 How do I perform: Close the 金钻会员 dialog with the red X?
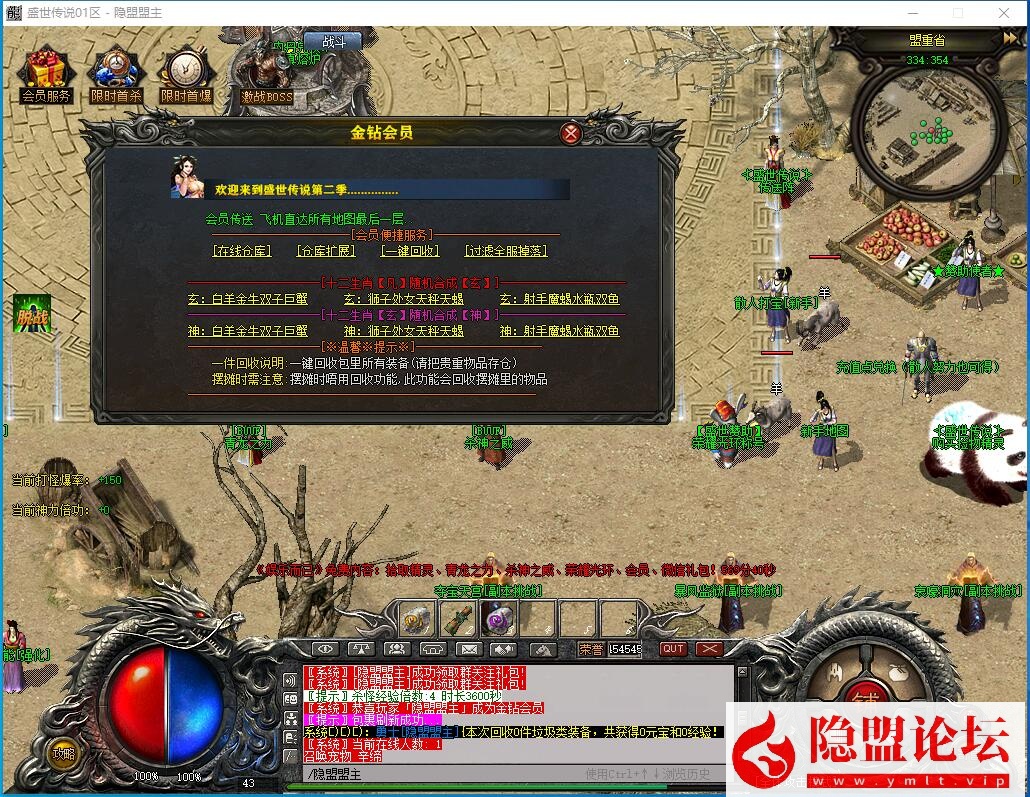click(570, 133)
